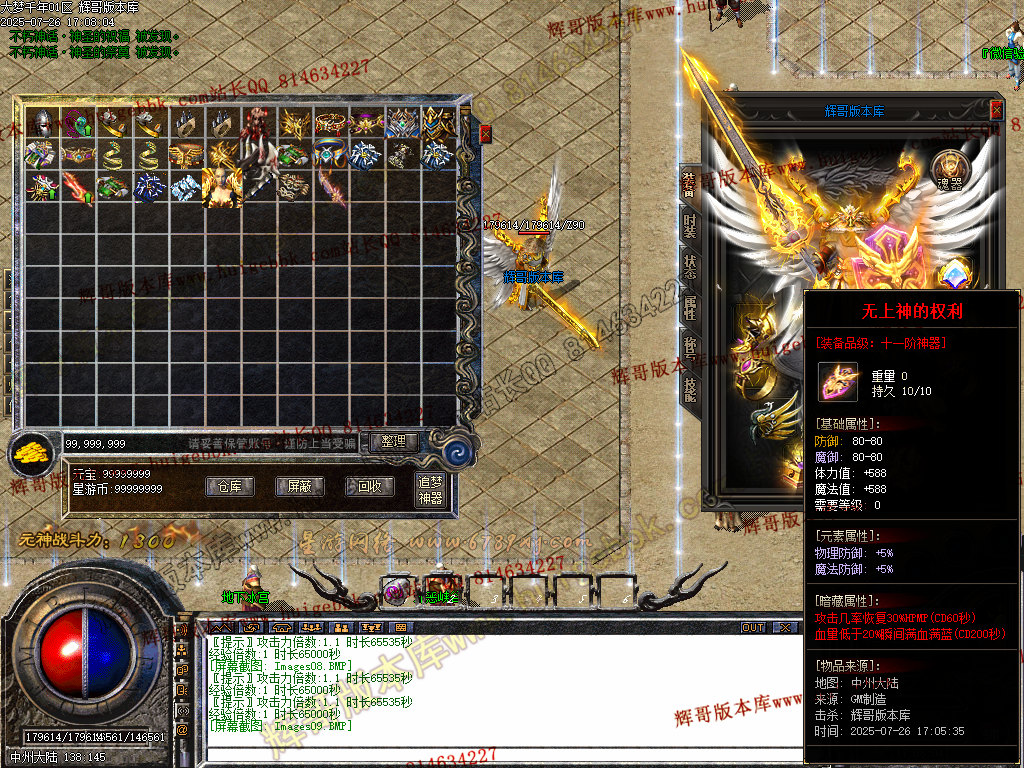
Task: Open the 回收 recycle function
Action: (x=369, y=486)
